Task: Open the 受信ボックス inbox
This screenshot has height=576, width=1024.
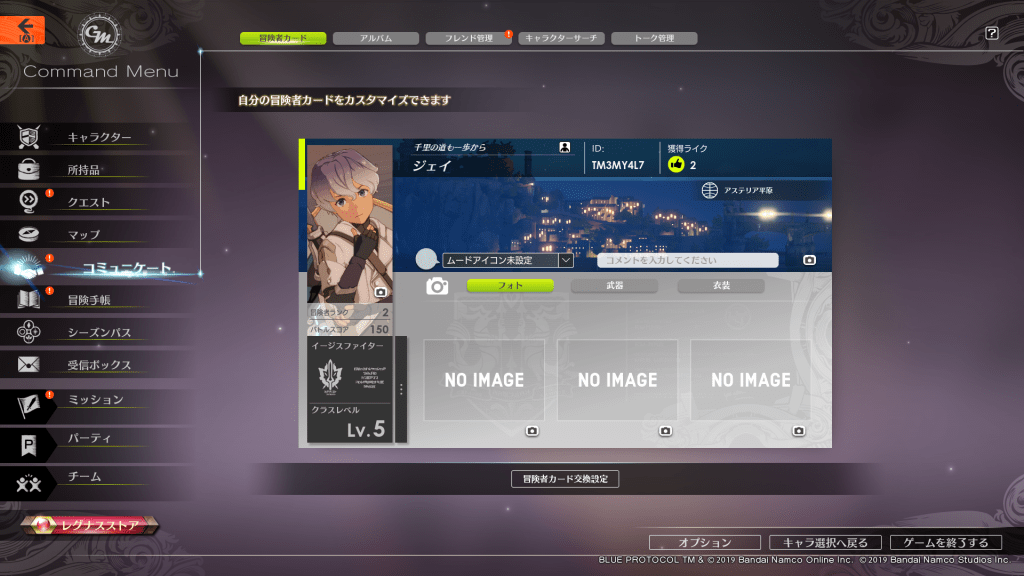Action: [99, 365]
